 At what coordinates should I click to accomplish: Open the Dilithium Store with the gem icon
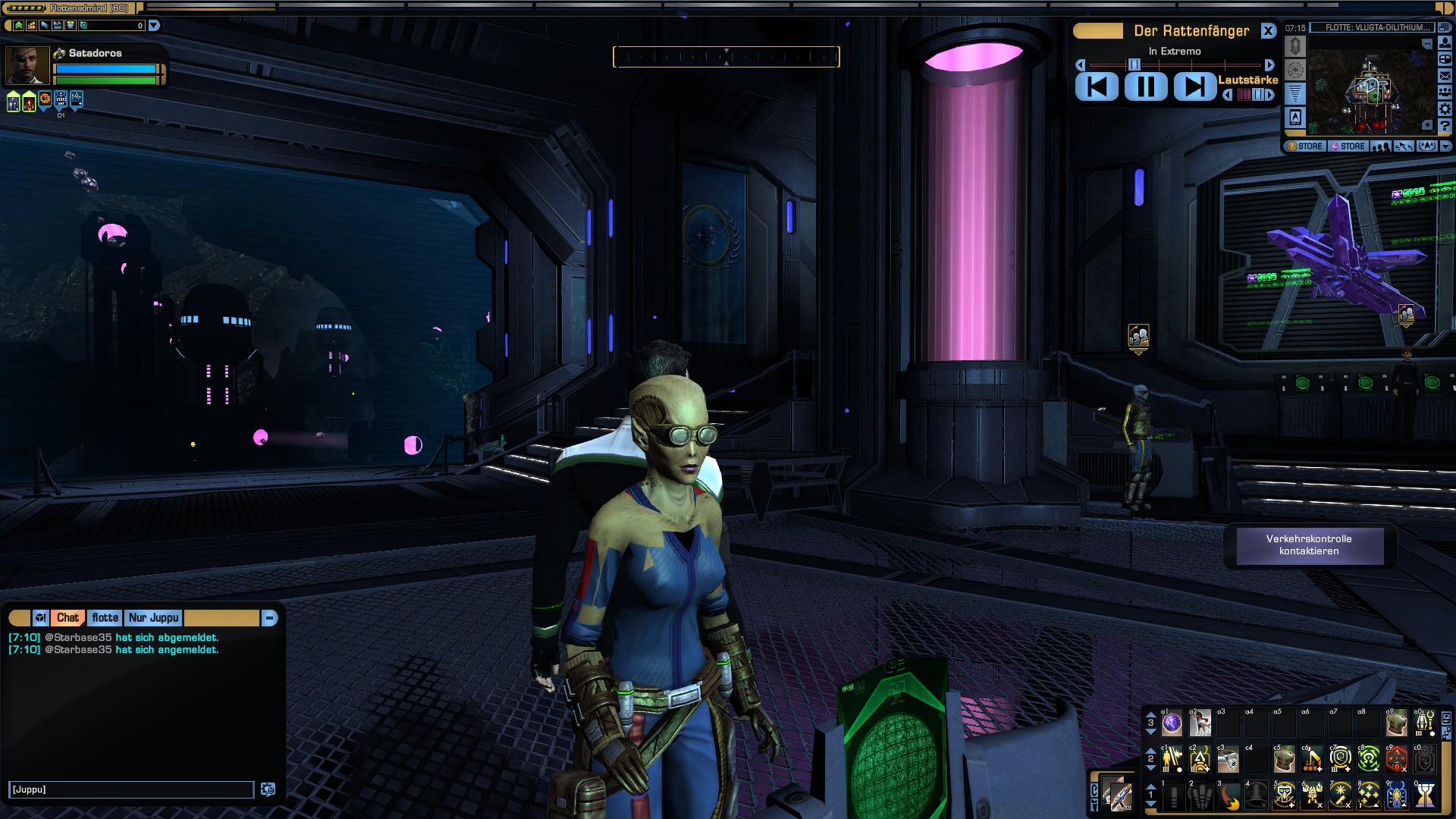(1348, 146)
